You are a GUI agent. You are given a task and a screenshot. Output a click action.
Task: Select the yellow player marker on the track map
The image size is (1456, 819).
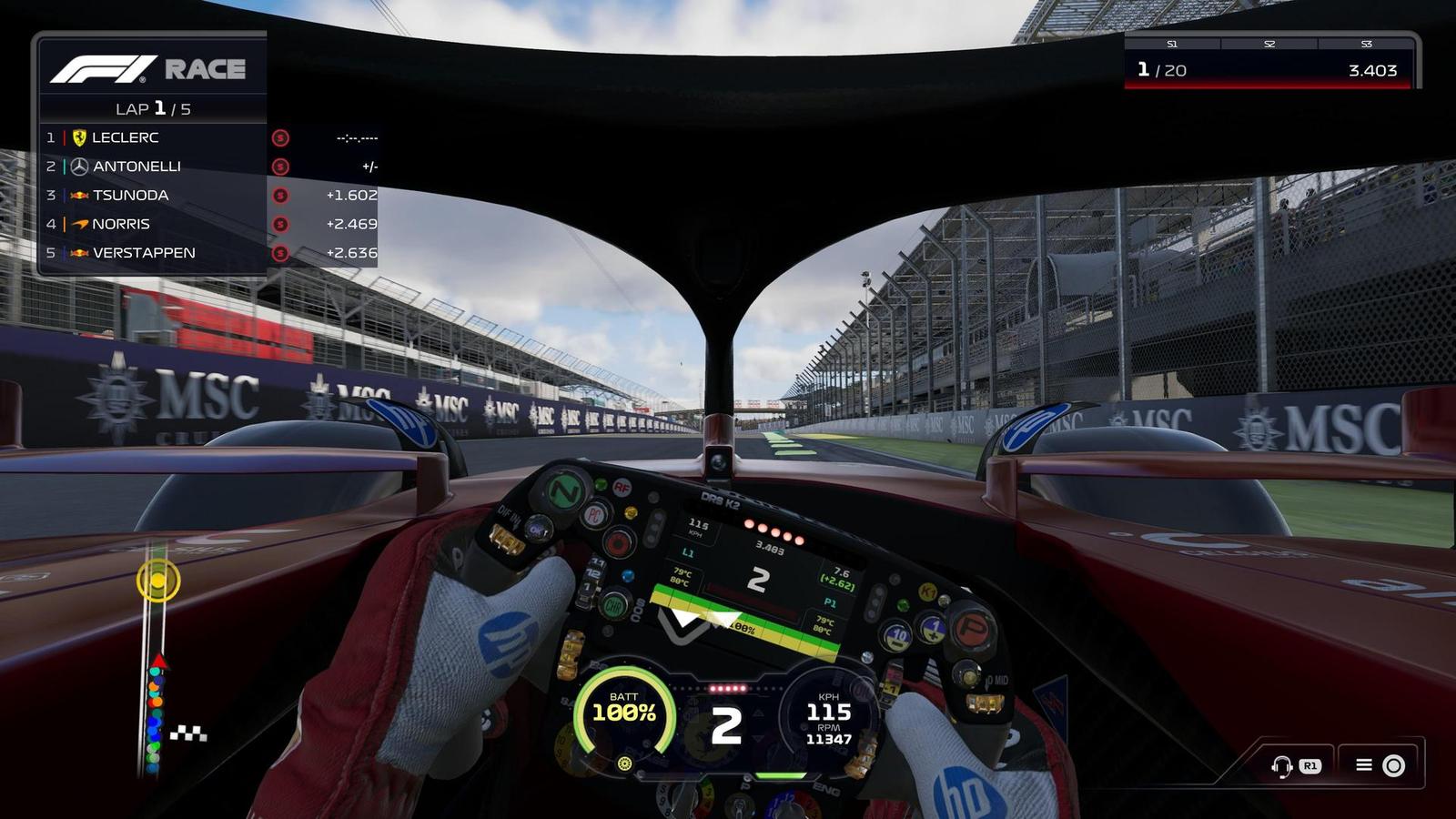[158, 579]
